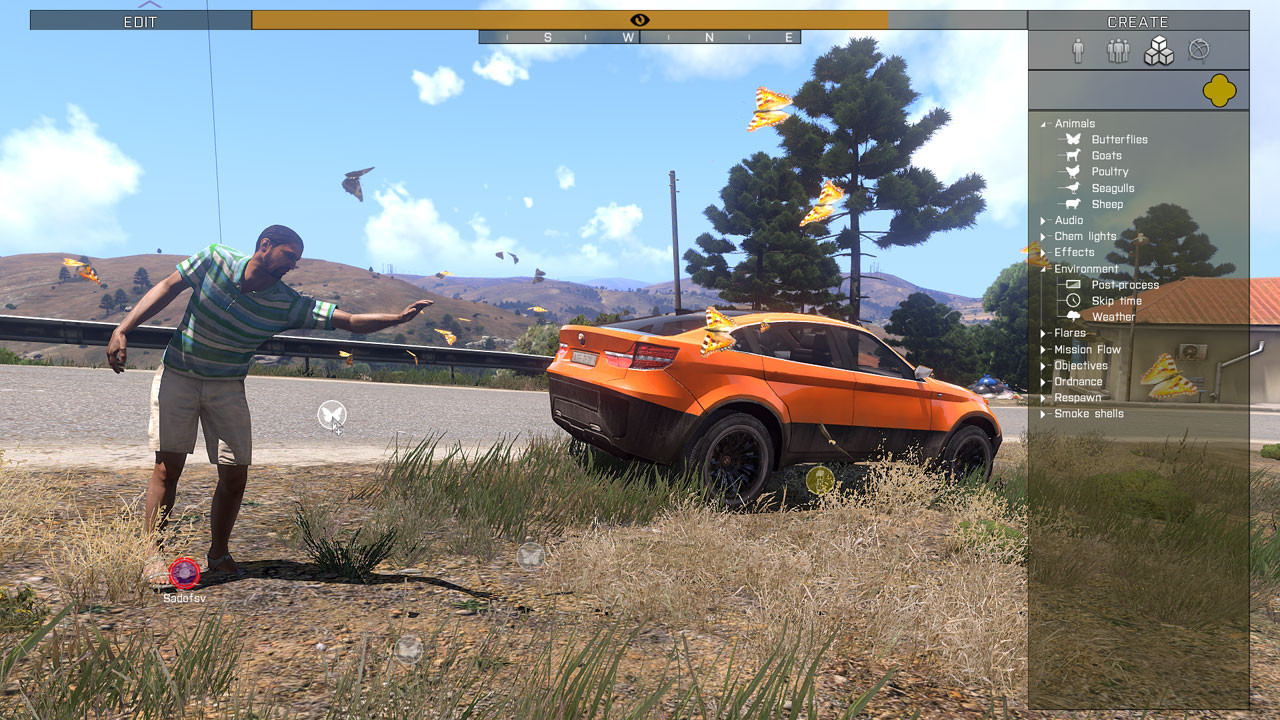Pick the Poultry entry

tap(1109, 172)
